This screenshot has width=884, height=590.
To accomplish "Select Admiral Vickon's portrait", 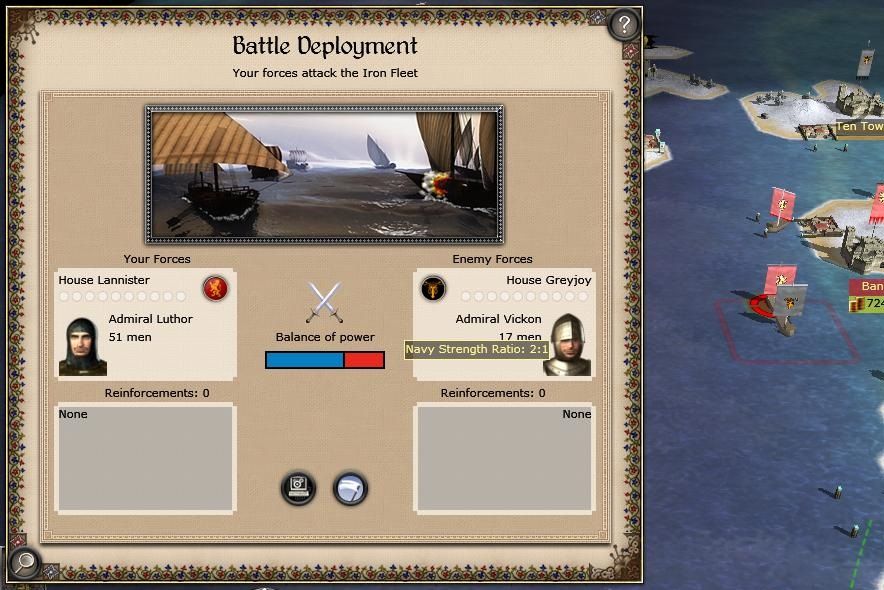I will click(x=568, y=344).
